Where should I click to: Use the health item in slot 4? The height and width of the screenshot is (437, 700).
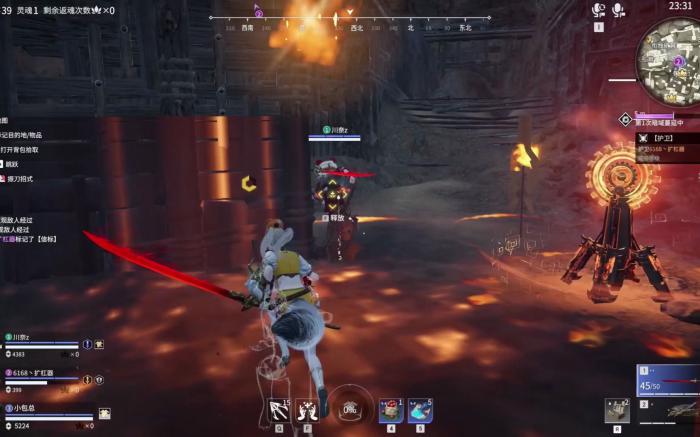pyautogui.click(x=392, y=409)
